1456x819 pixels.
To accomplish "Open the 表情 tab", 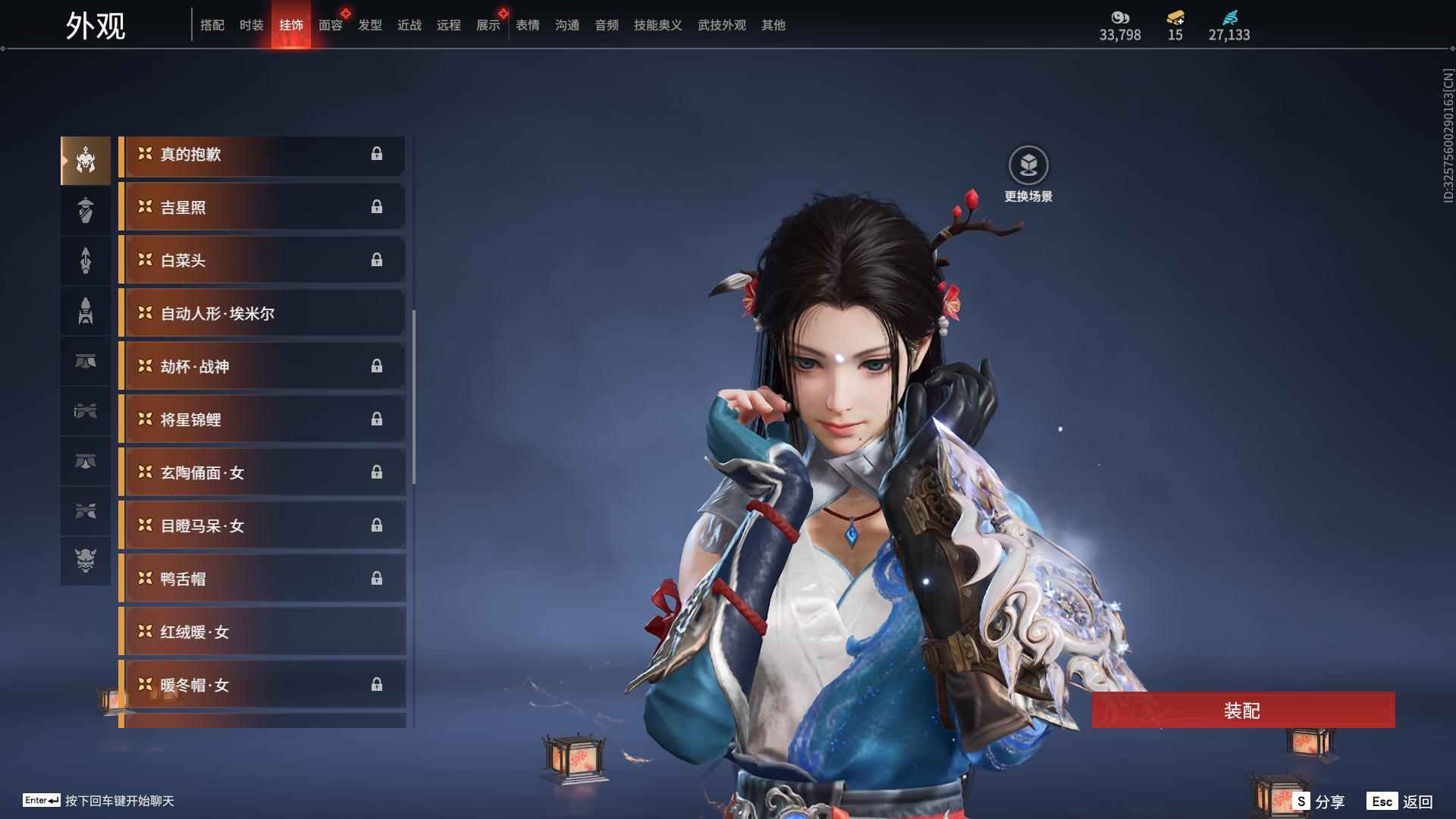I will click(x=526, y=24).
